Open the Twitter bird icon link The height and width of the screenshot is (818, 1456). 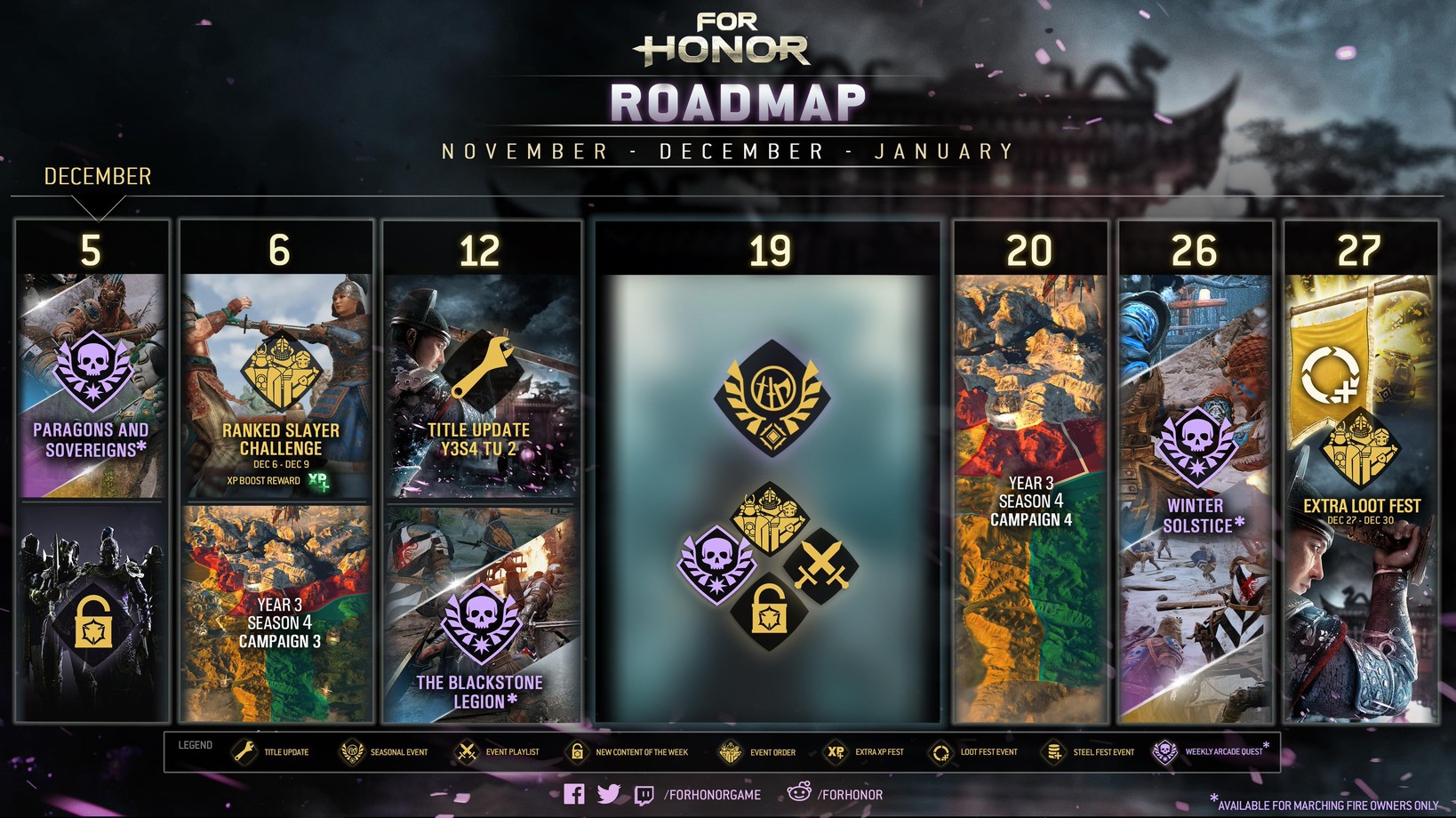[609, 794]
